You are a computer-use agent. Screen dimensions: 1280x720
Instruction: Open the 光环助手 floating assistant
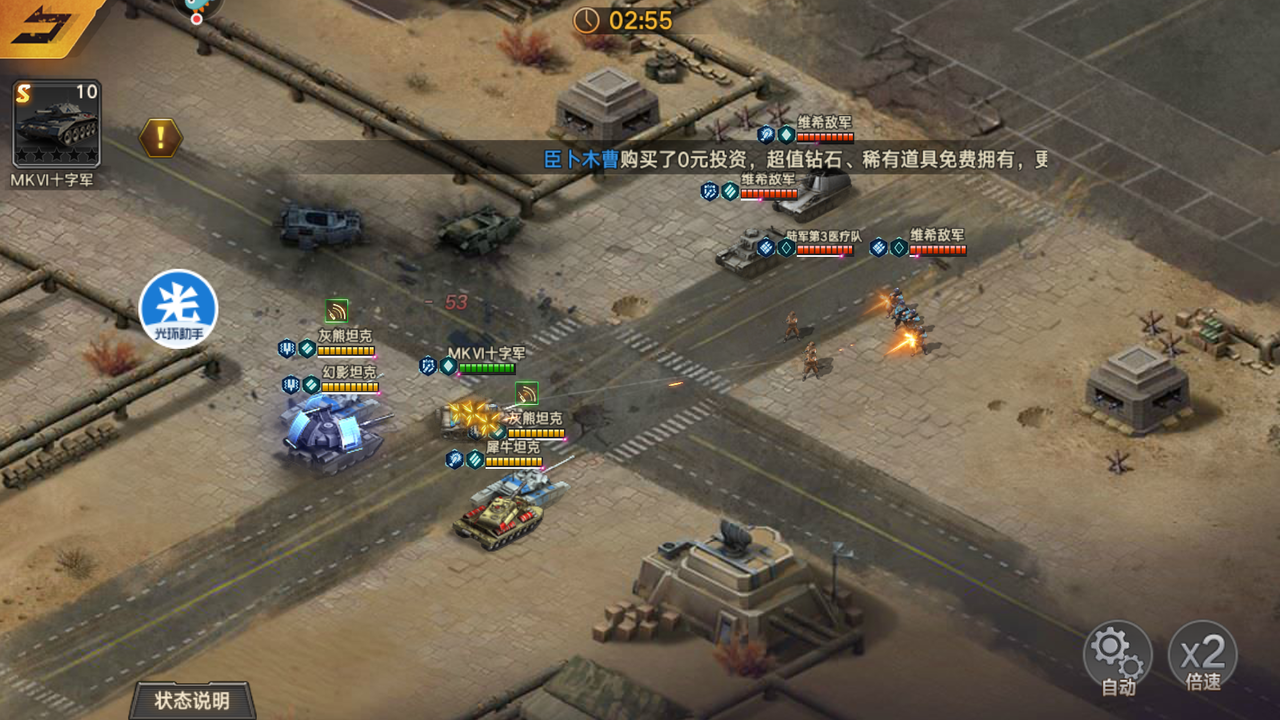(178, 310)
